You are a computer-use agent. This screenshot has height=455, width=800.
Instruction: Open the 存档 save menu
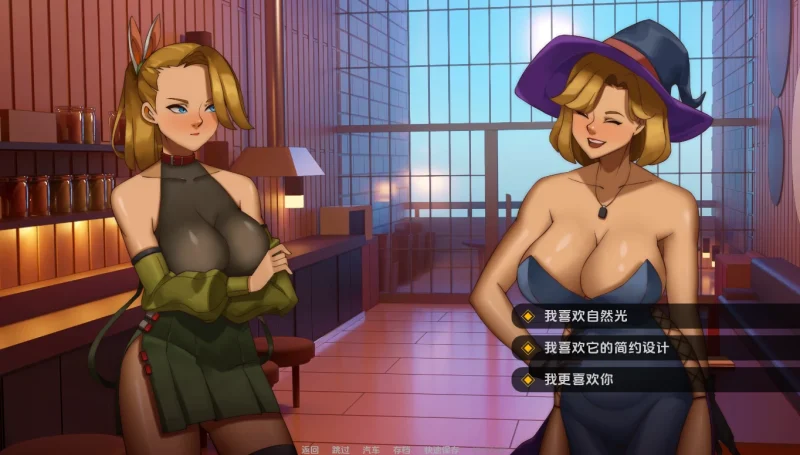click(402, 449)
